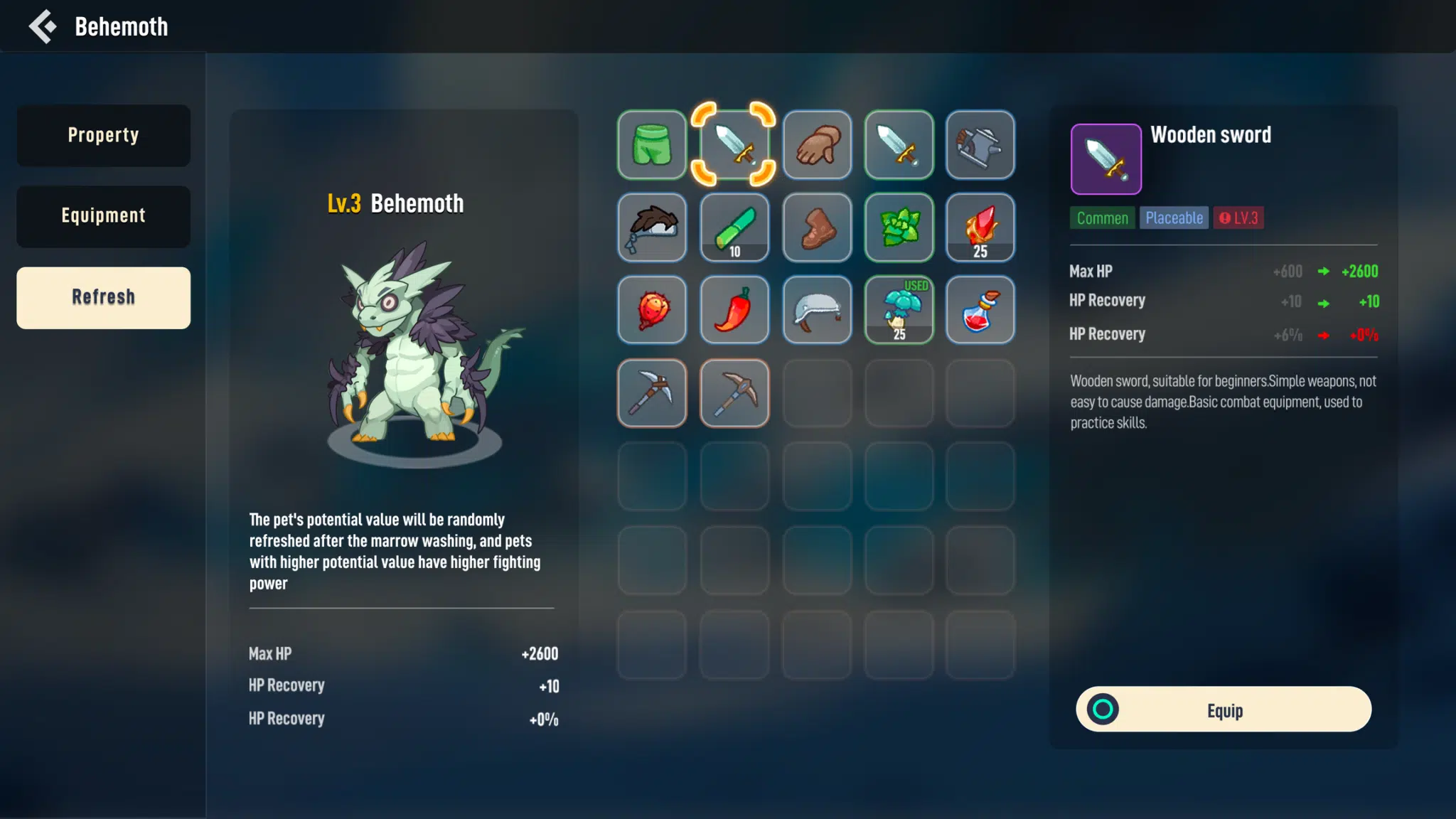
Task: Choose the red crystal stack of 25
Action: [980, 227]
